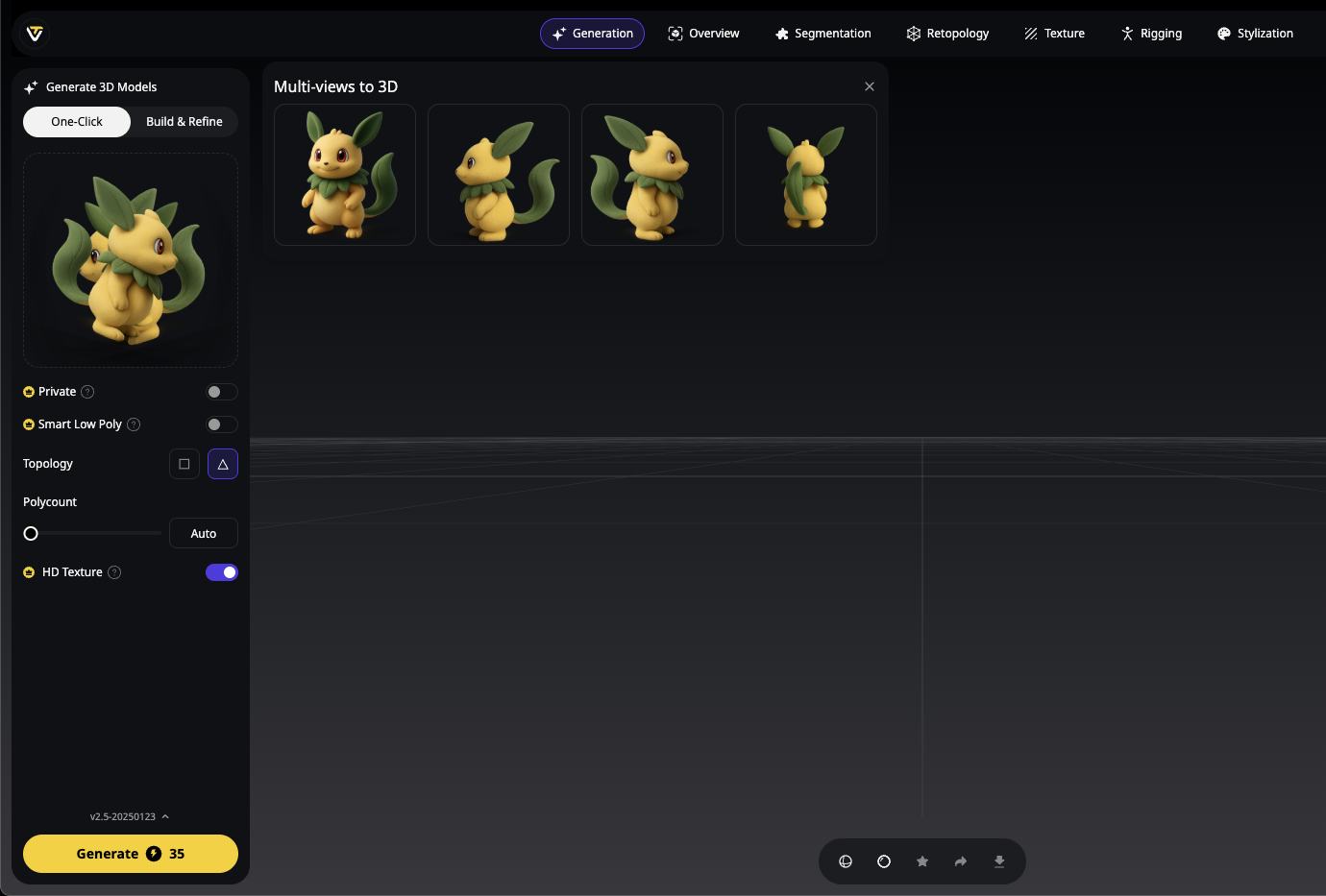Share the model via the arrow icon
Viewport: 1326px width, 896px height.
(961, 861)
